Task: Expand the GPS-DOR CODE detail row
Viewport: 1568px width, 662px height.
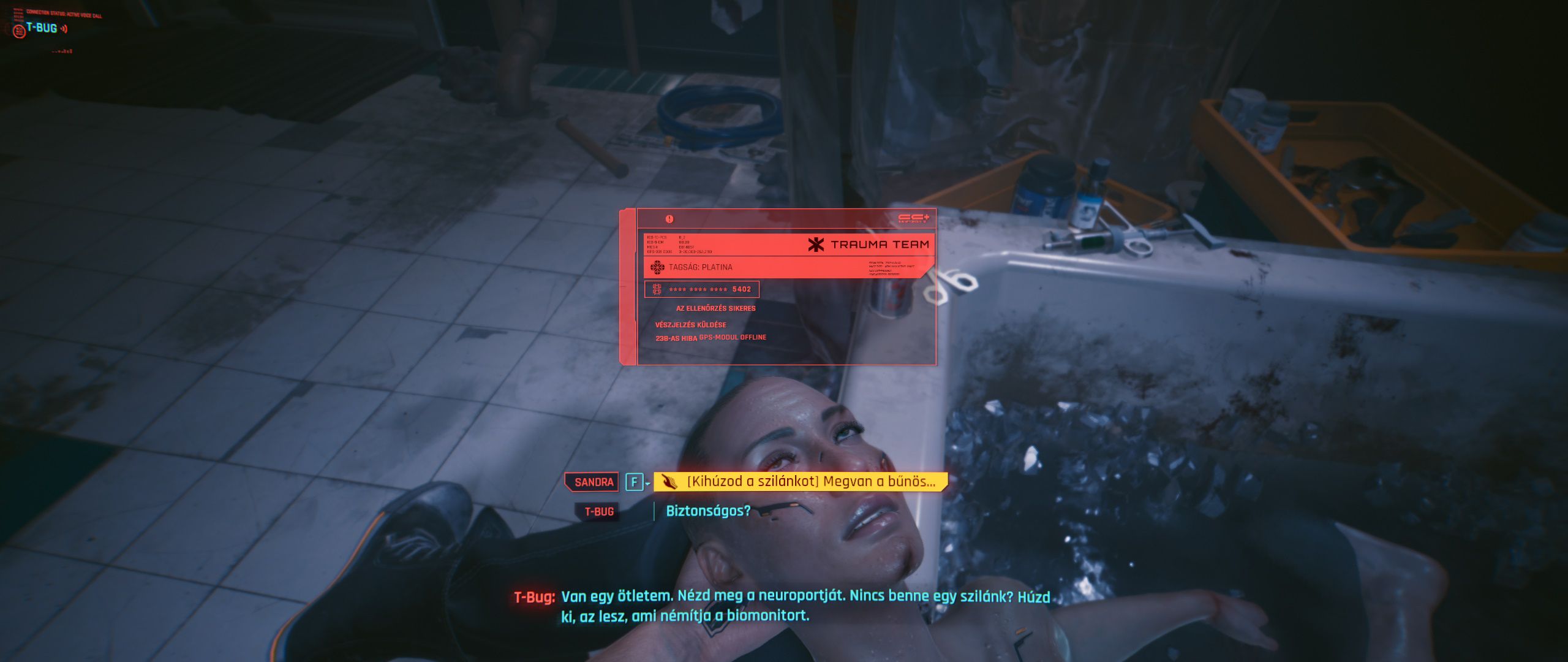Action: tap(679, 251)
